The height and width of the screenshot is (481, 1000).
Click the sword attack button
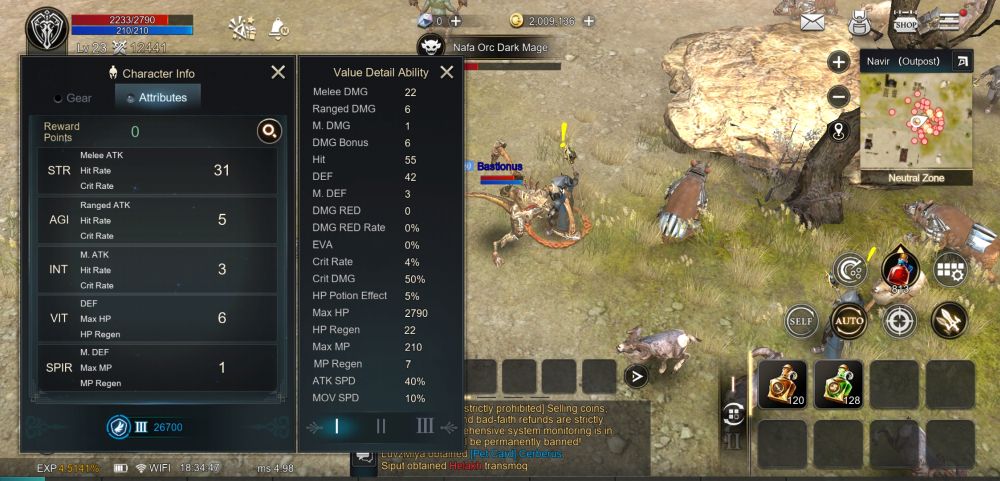click(948, 320)
